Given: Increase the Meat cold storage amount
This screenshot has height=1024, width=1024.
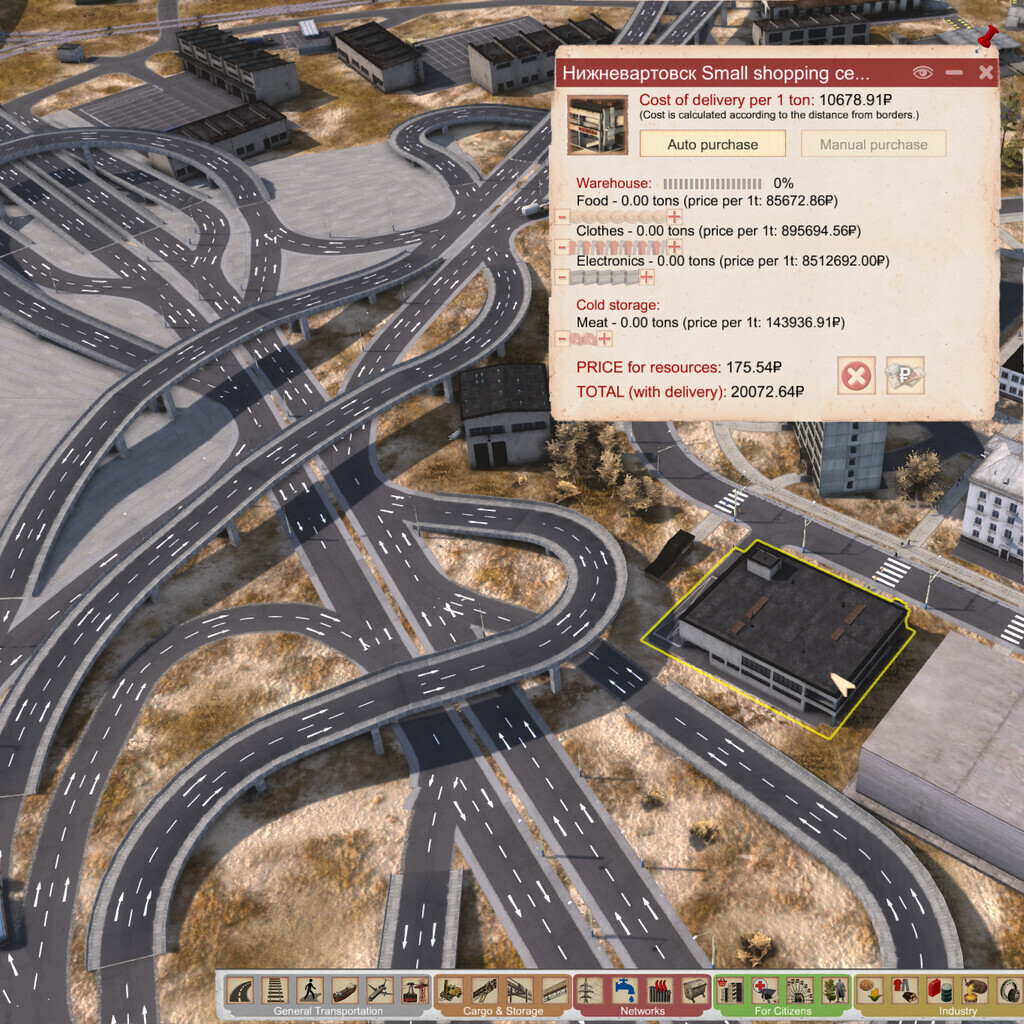Looking at the screenshot, I should tap(605, 339).
